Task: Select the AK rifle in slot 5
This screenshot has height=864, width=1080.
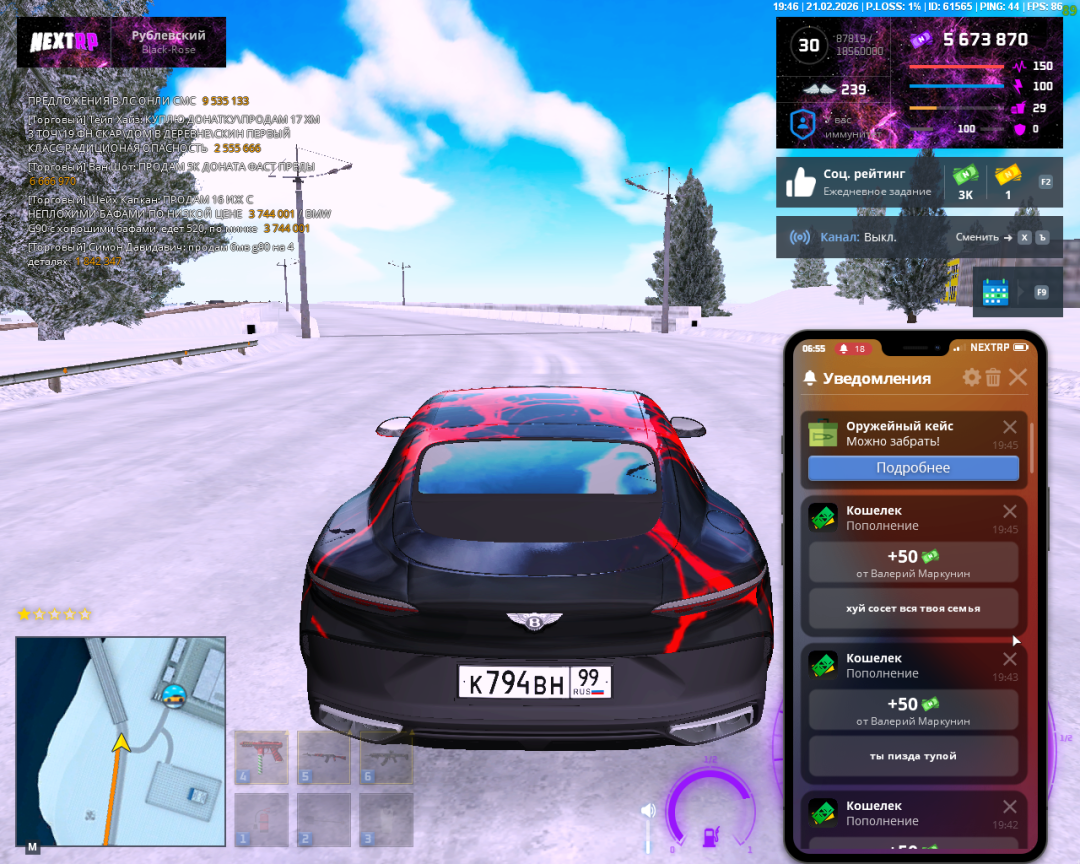Action: 323,757
